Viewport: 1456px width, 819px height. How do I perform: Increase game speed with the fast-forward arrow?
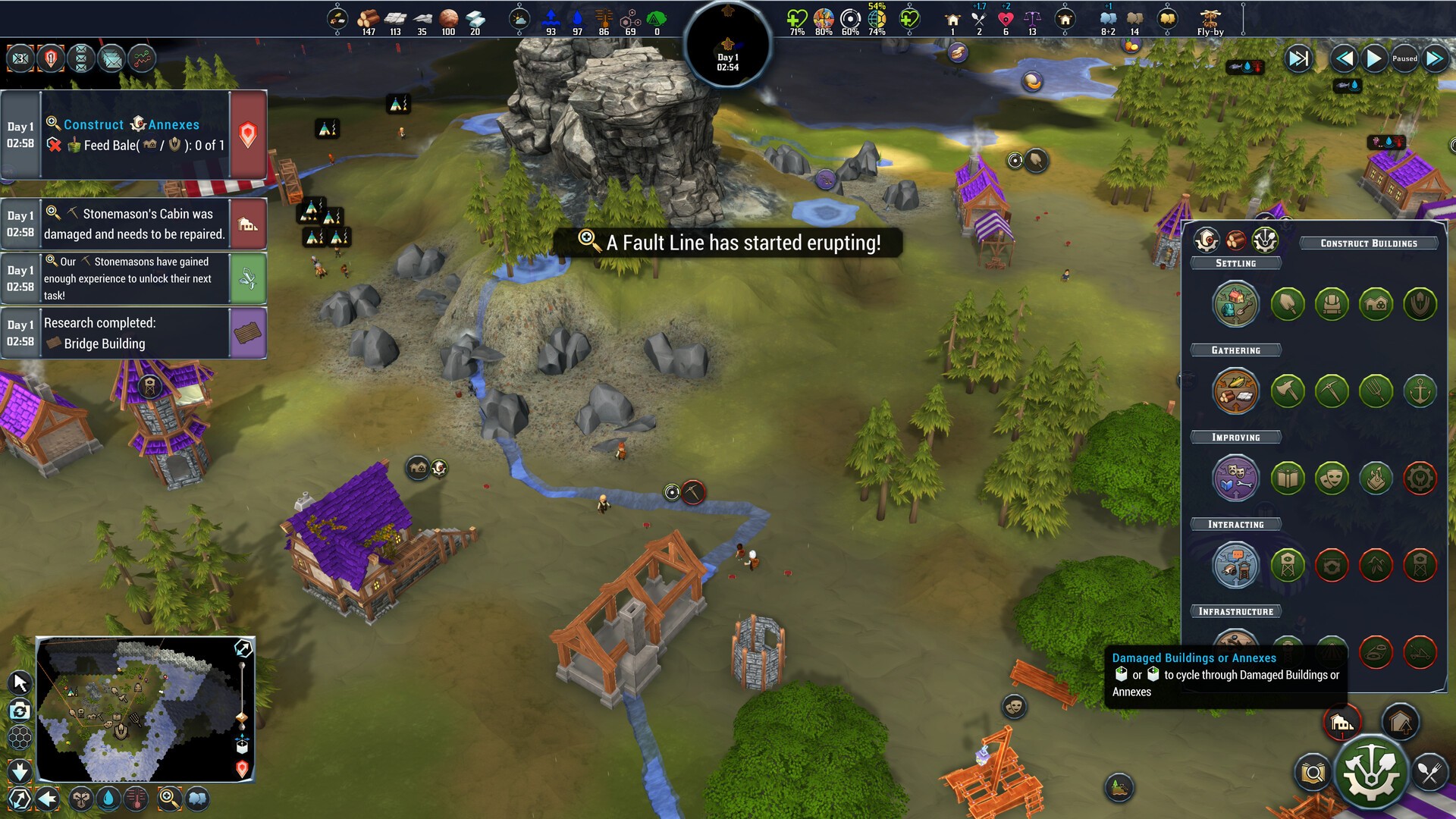tap(1435, 58)
